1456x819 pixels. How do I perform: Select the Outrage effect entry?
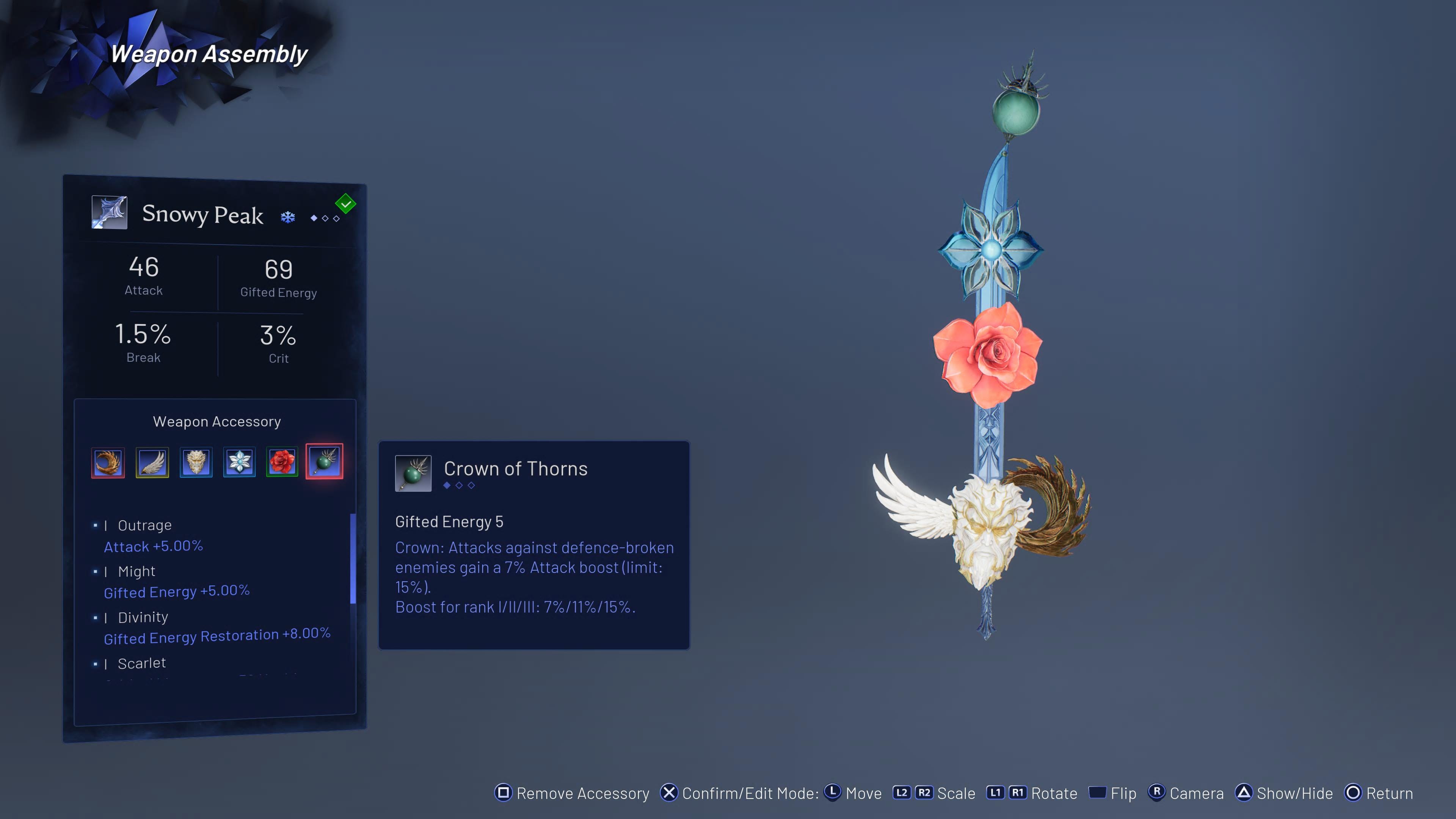[145, 526]
